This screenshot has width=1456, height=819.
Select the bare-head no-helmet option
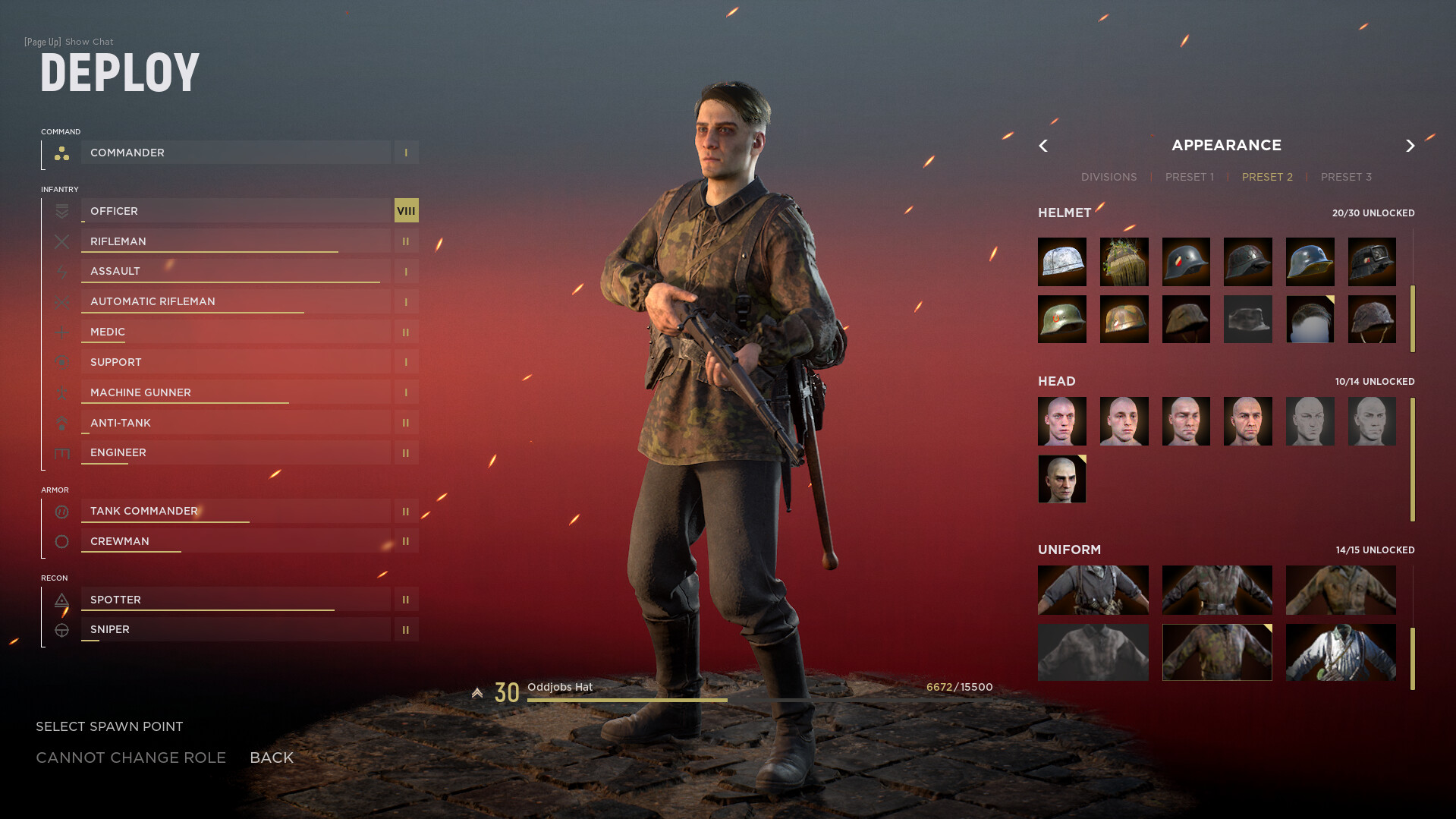point(1310,320)
